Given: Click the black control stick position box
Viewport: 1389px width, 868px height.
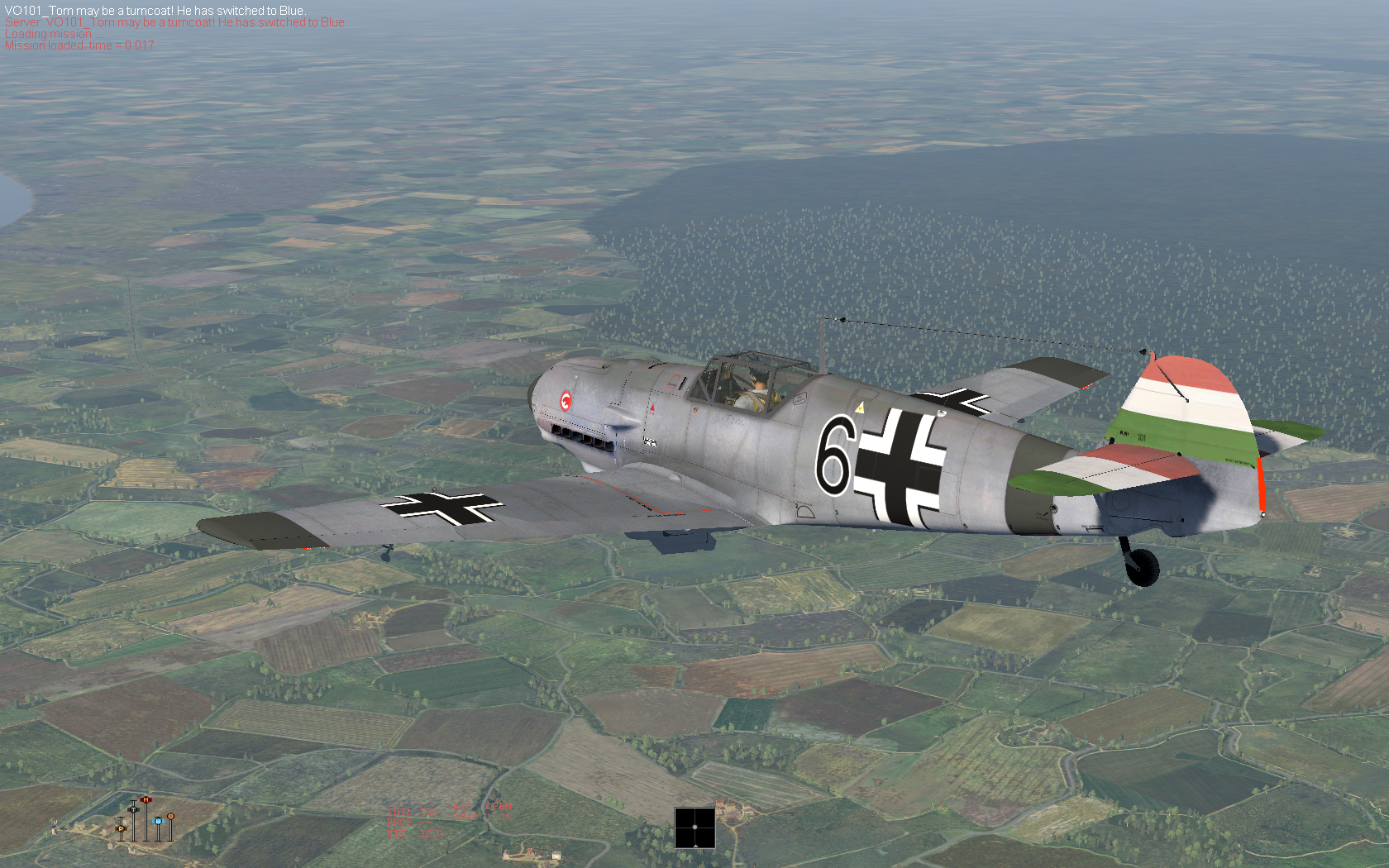Looking at the screenshot, I should coord(694,827).
